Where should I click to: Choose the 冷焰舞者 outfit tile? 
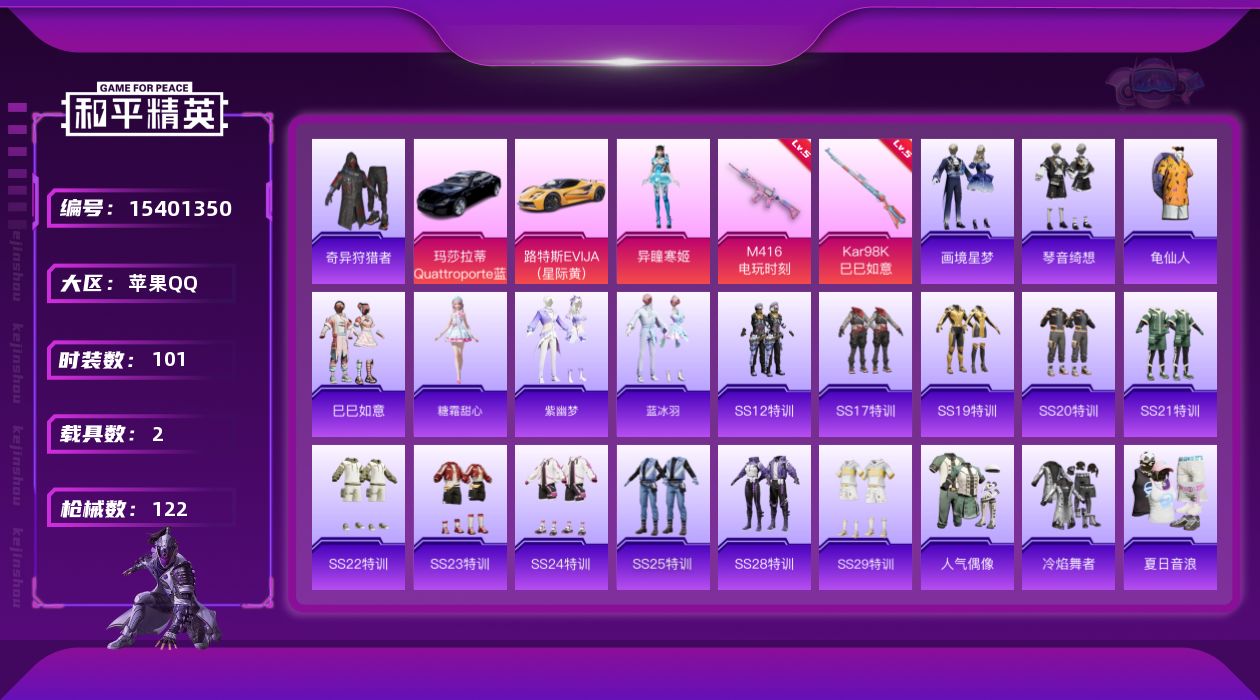tap(1068, 517)
